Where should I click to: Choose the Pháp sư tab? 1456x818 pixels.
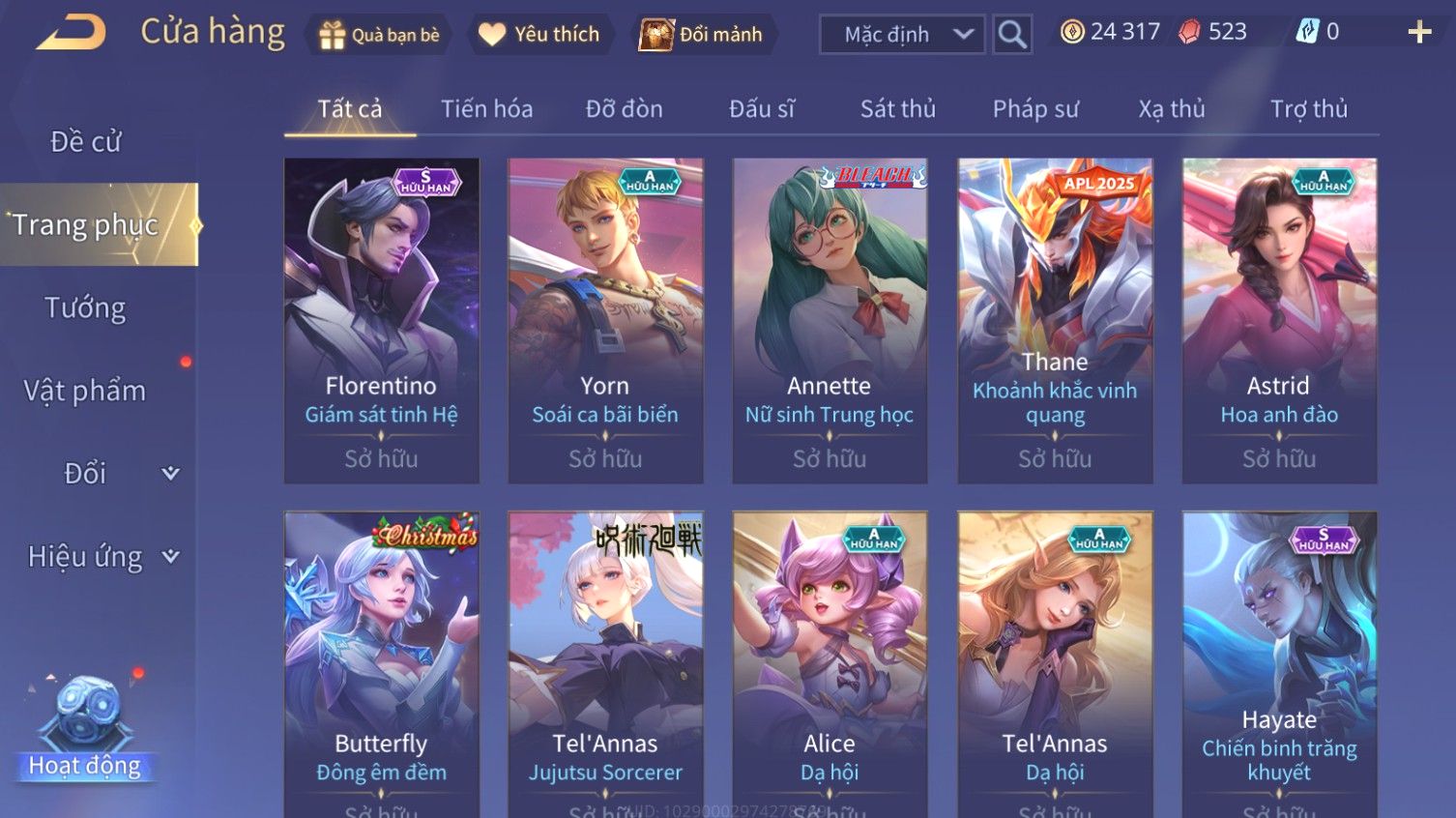(1034, 109)
